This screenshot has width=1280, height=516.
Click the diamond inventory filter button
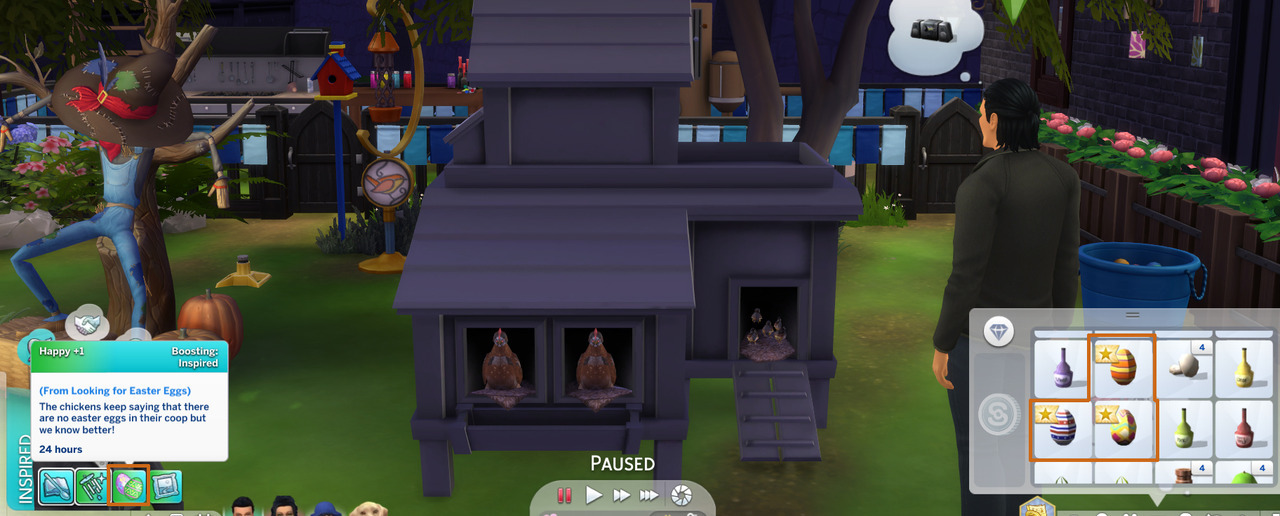coord(999,332)
